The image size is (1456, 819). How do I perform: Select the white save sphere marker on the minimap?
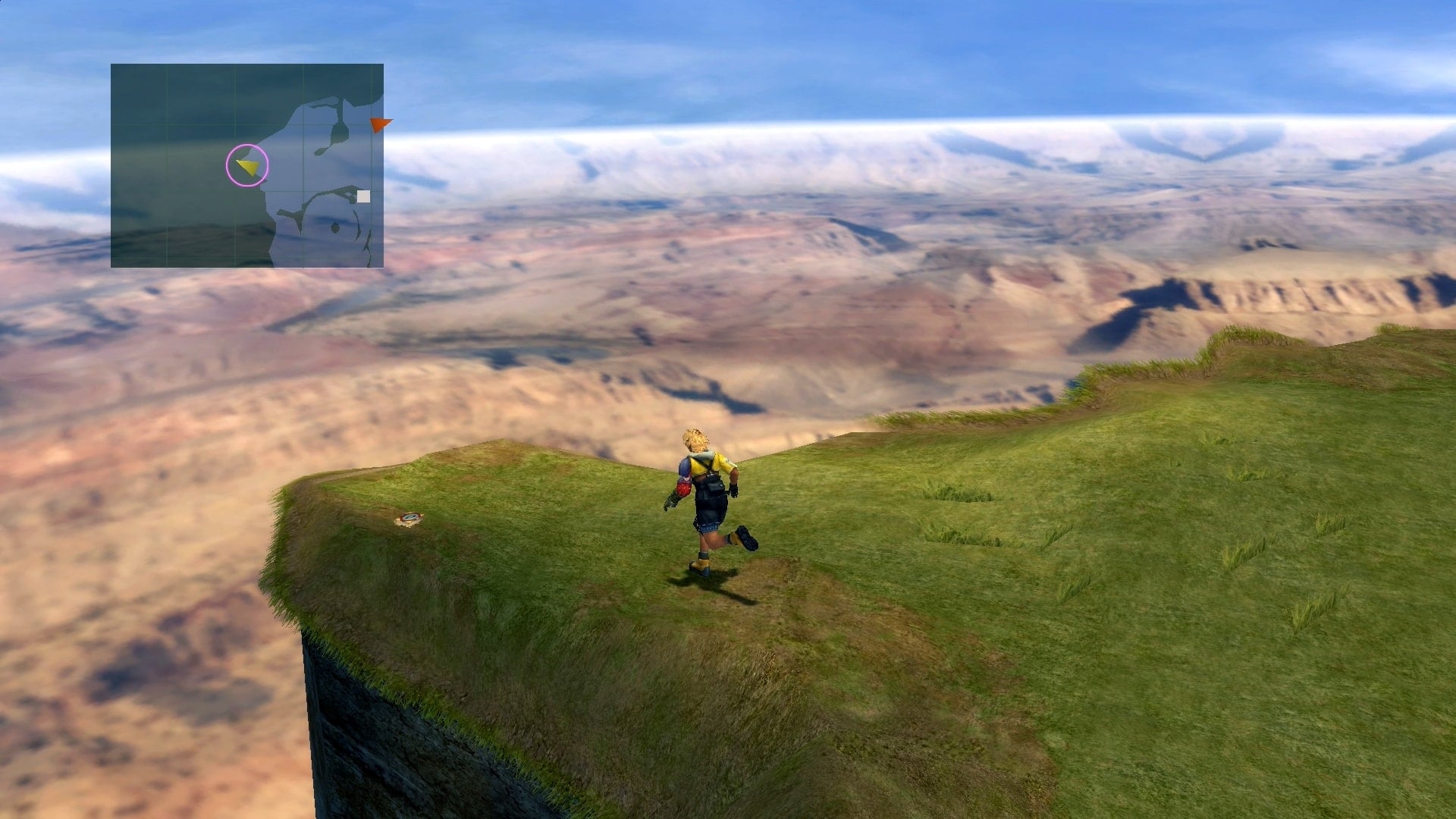coord(362,196)
